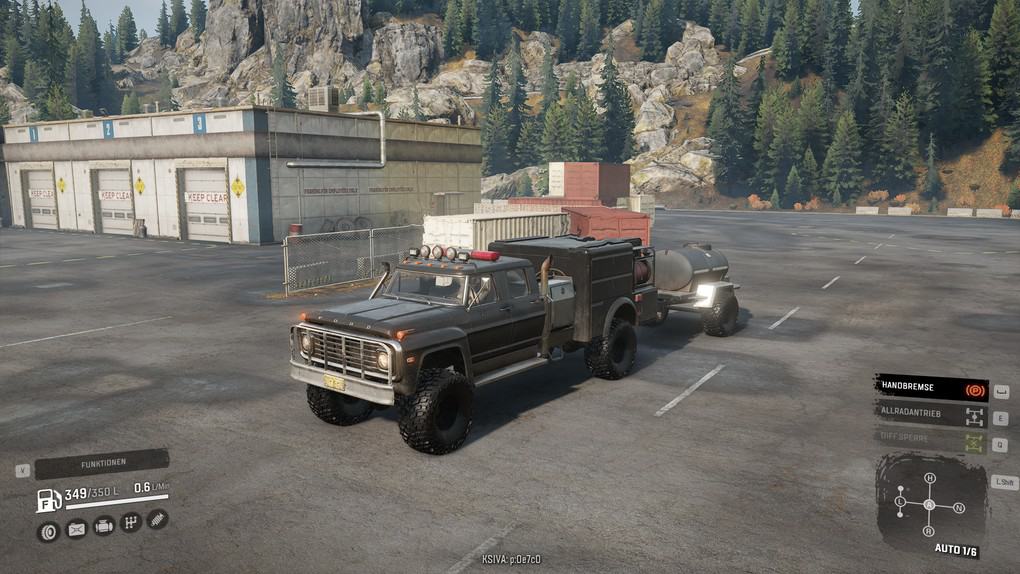The width and height of the screenshot is (1020, 574).
Task: Select the tire status icon
Action: 48,531
